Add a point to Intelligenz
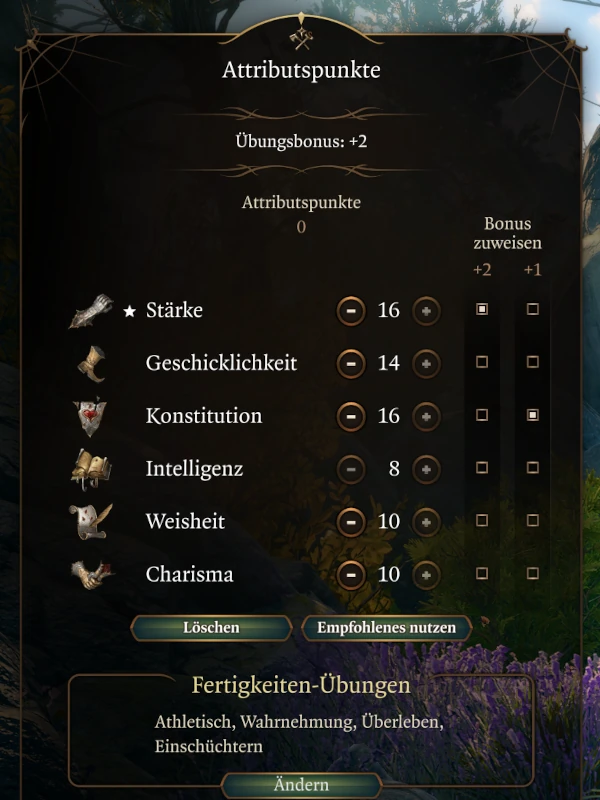600x800 pixels. (426, 469)
